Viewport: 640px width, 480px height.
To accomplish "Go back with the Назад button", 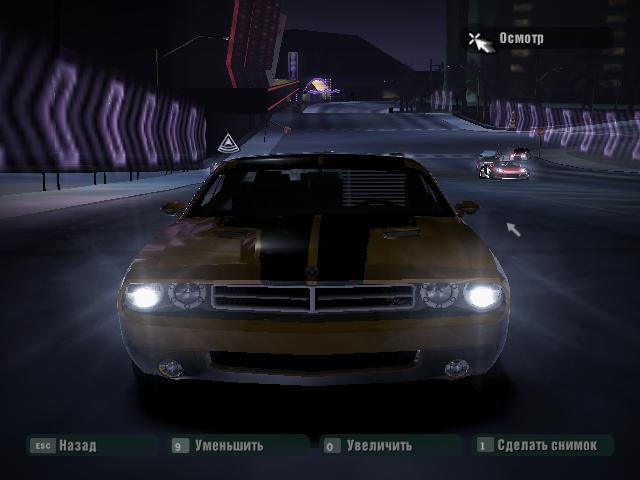I will tap(77, 446).
